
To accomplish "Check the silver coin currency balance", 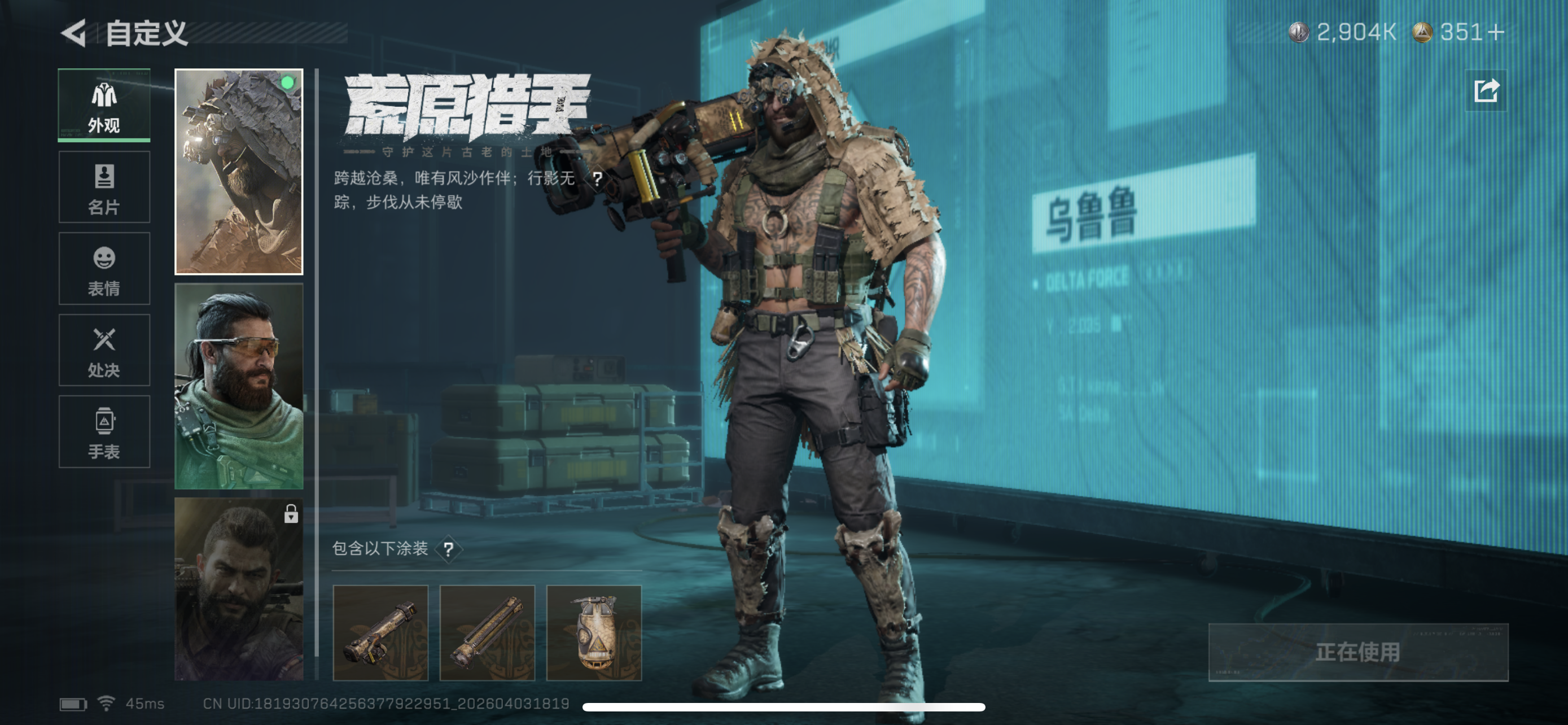I will tap(1342, 32).
